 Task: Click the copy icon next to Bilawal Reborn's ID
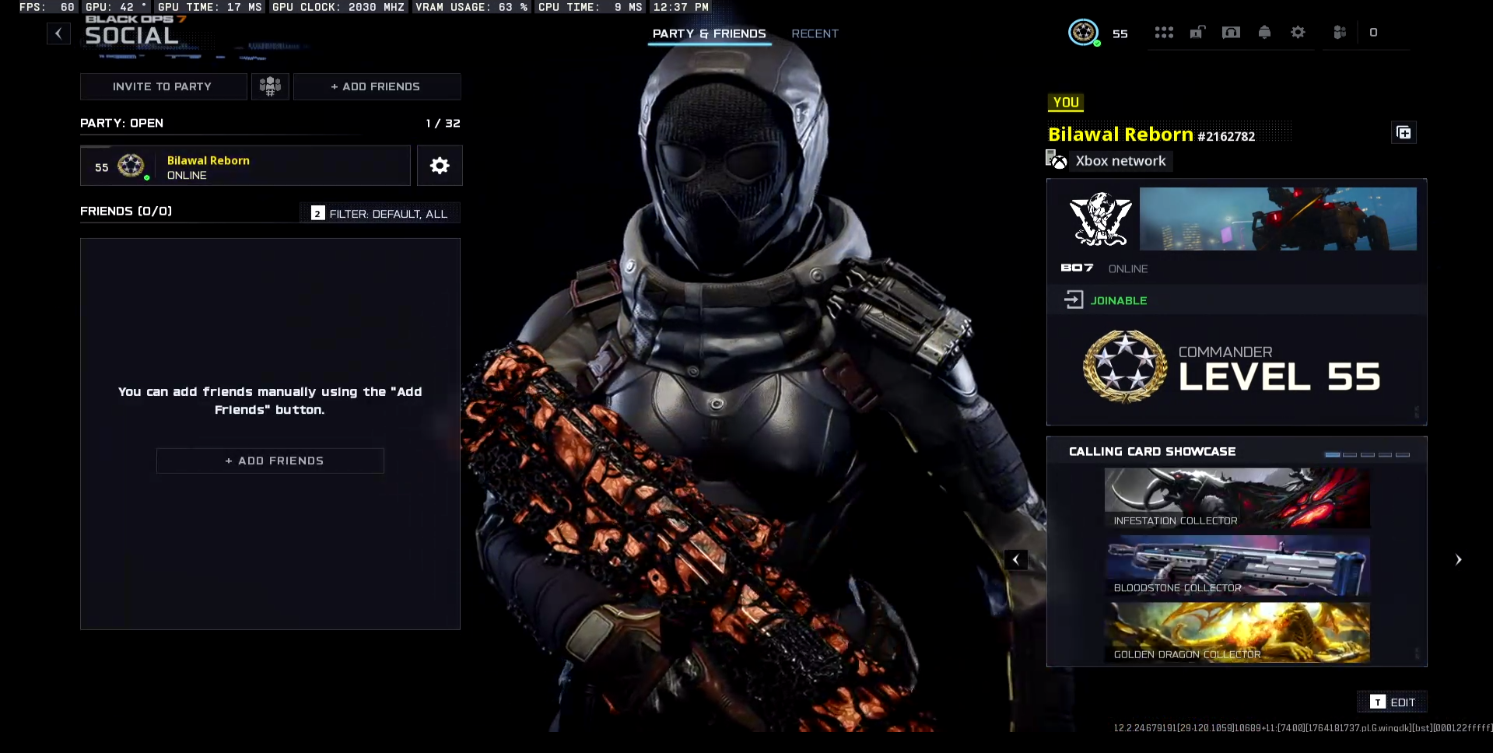[1403, 132]
